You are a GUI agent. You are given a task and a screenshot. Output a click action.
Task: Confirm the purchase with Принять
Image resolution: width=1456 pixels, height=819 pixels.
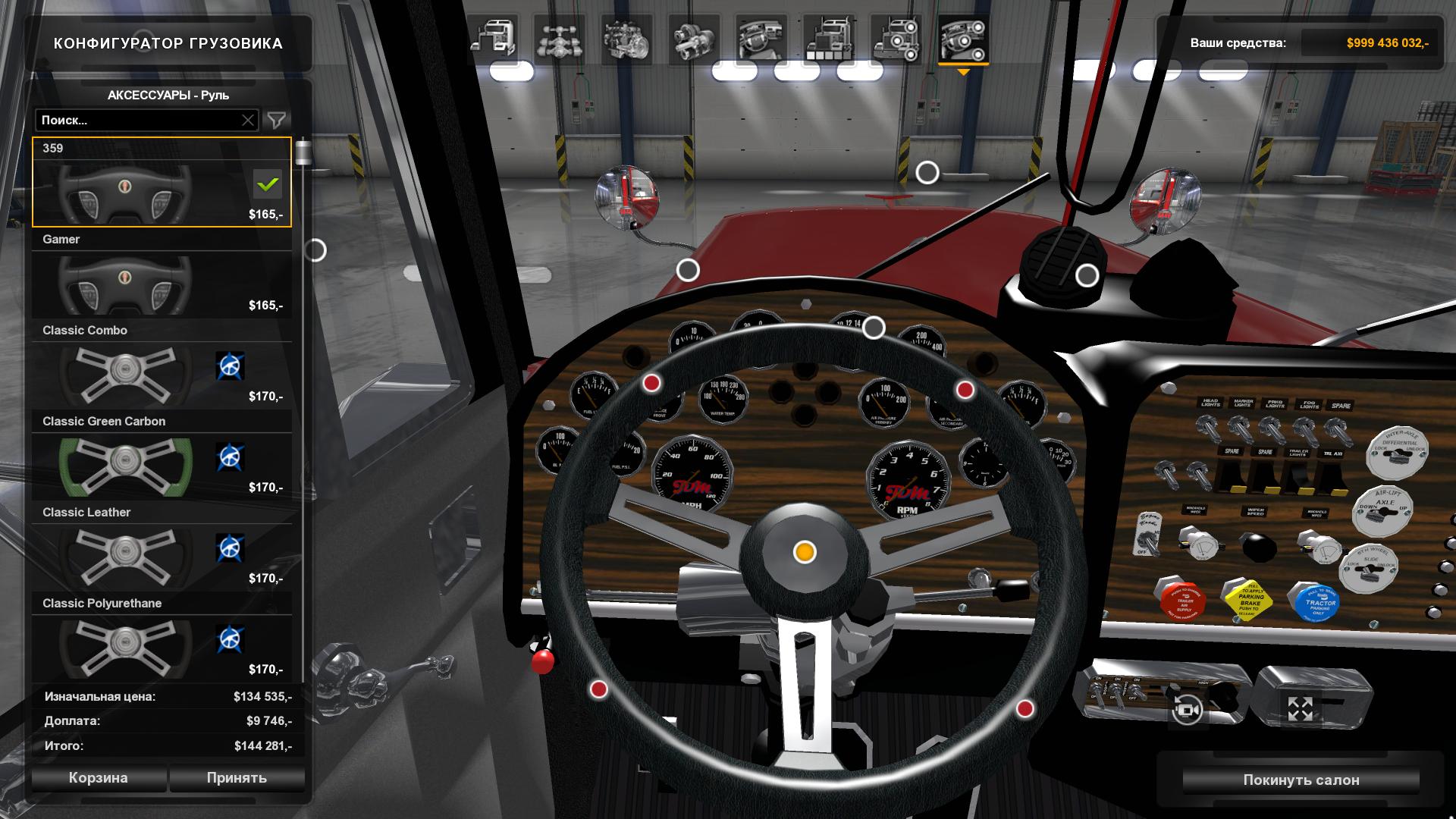pos(237,777)
